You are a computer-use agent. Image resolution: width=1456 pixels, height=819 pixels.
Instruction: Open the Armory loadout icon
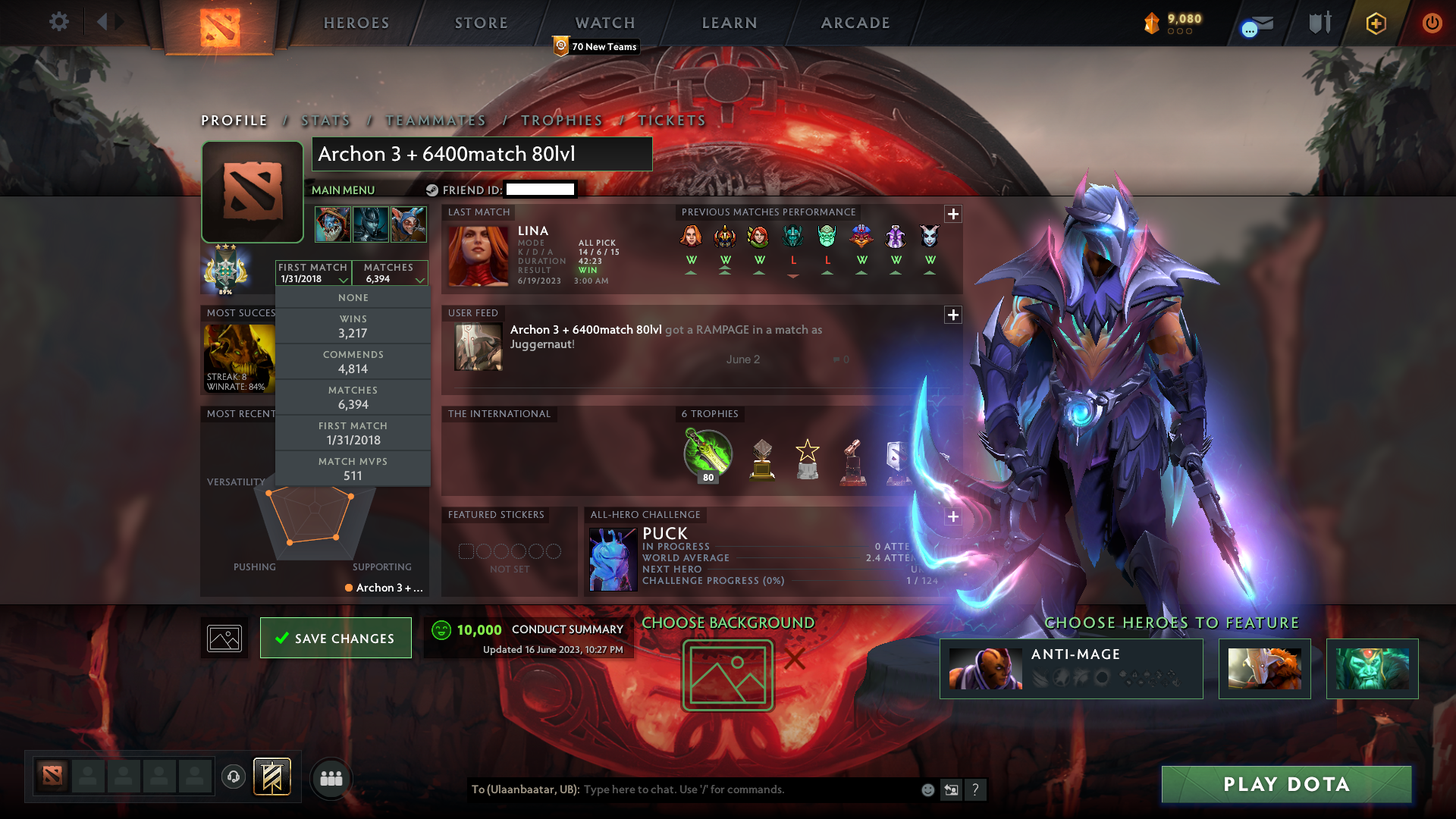coord(1319,23)
